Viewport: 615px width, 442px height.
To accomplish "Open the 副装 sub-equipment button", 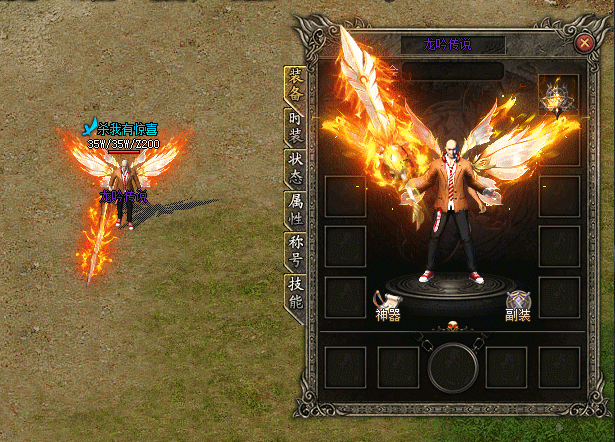I will [518, 303].
